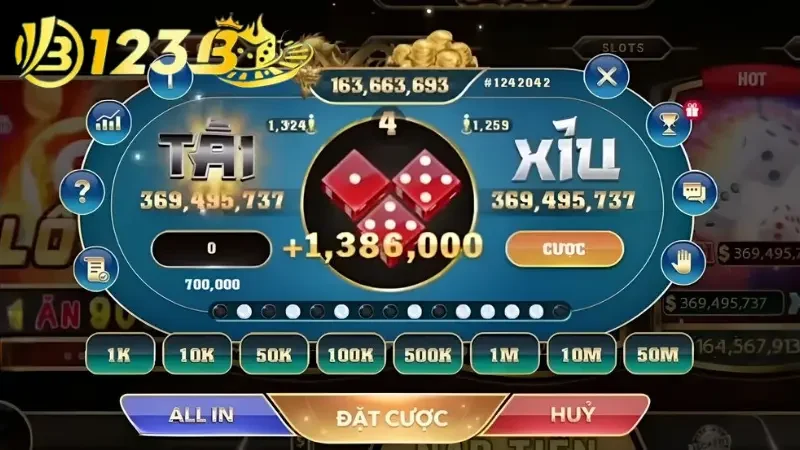Select the 50K chip
The image size is (800, 450).
272,353
